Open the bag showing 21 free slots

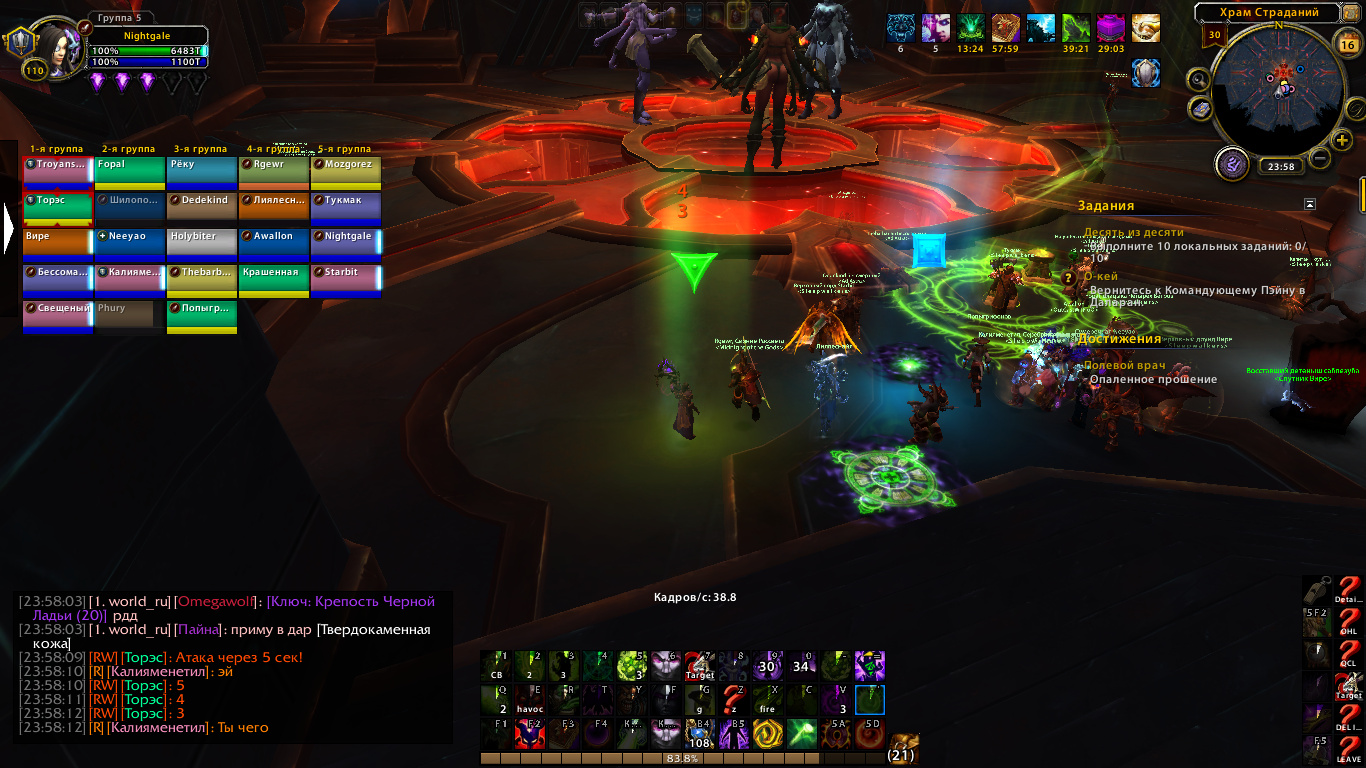[x=902, y=747]
